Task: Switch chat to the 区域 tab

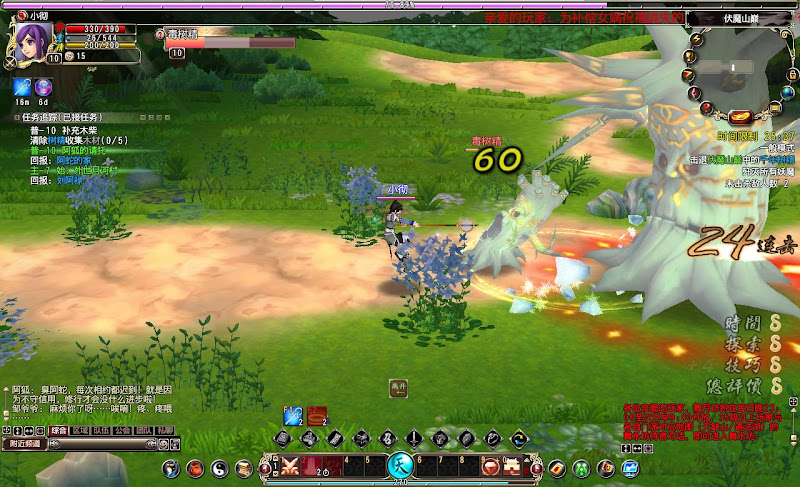Action: (x=81, y=431)
